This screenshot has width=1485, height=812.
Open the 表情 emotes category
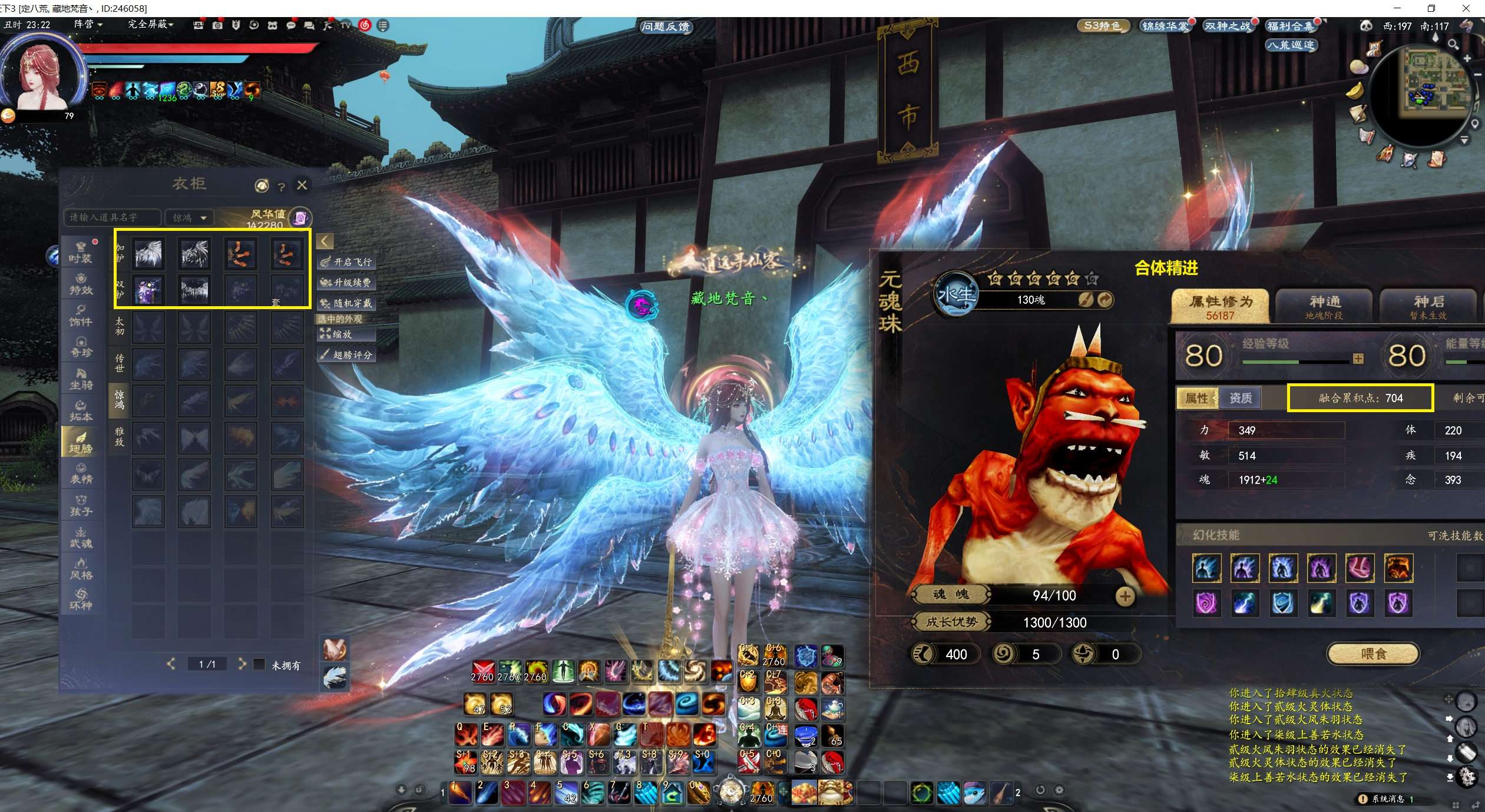(x=81, y=474)
